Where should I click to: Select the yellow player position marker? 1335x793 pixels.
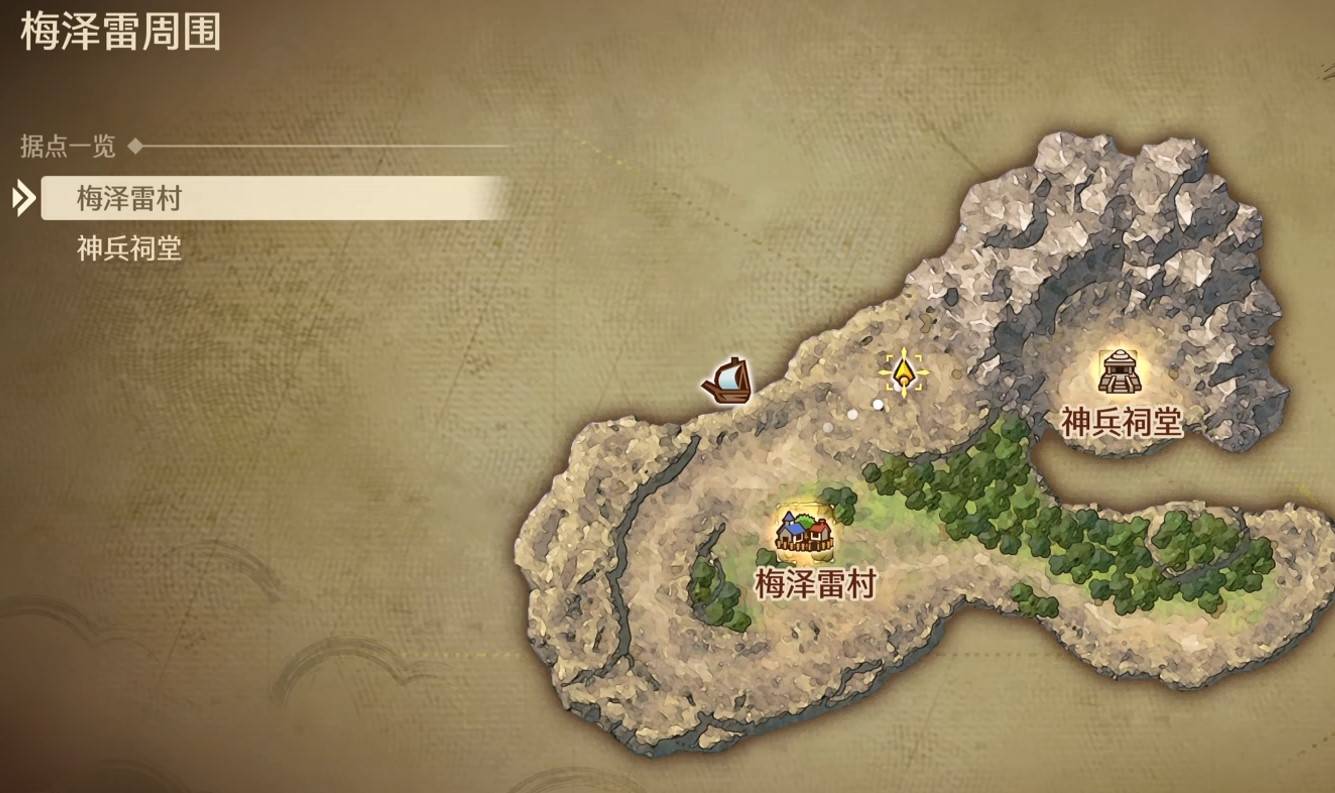904,373
